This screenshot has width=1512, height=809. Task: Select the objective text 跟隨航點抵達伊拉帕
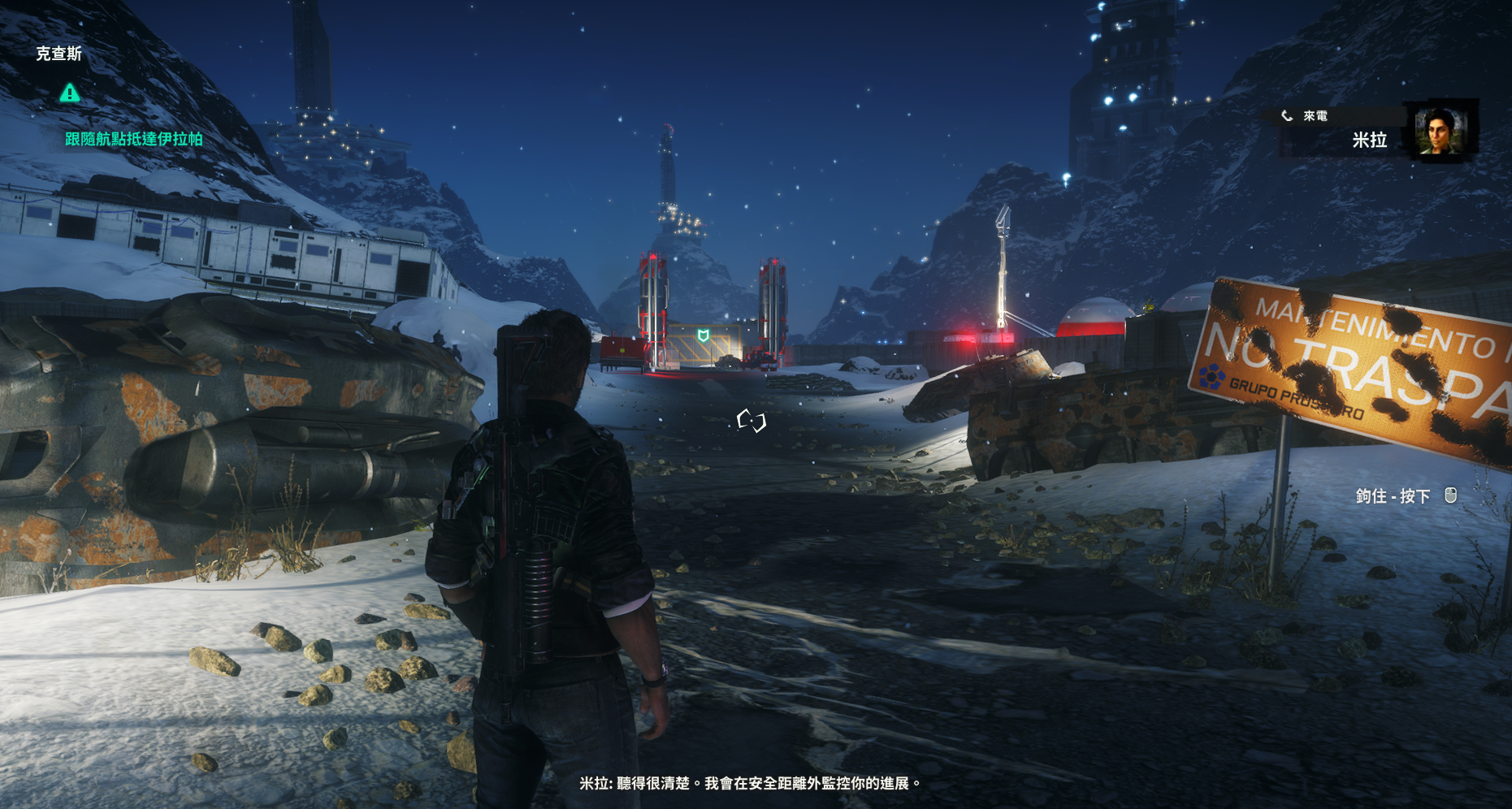(134, 139)
